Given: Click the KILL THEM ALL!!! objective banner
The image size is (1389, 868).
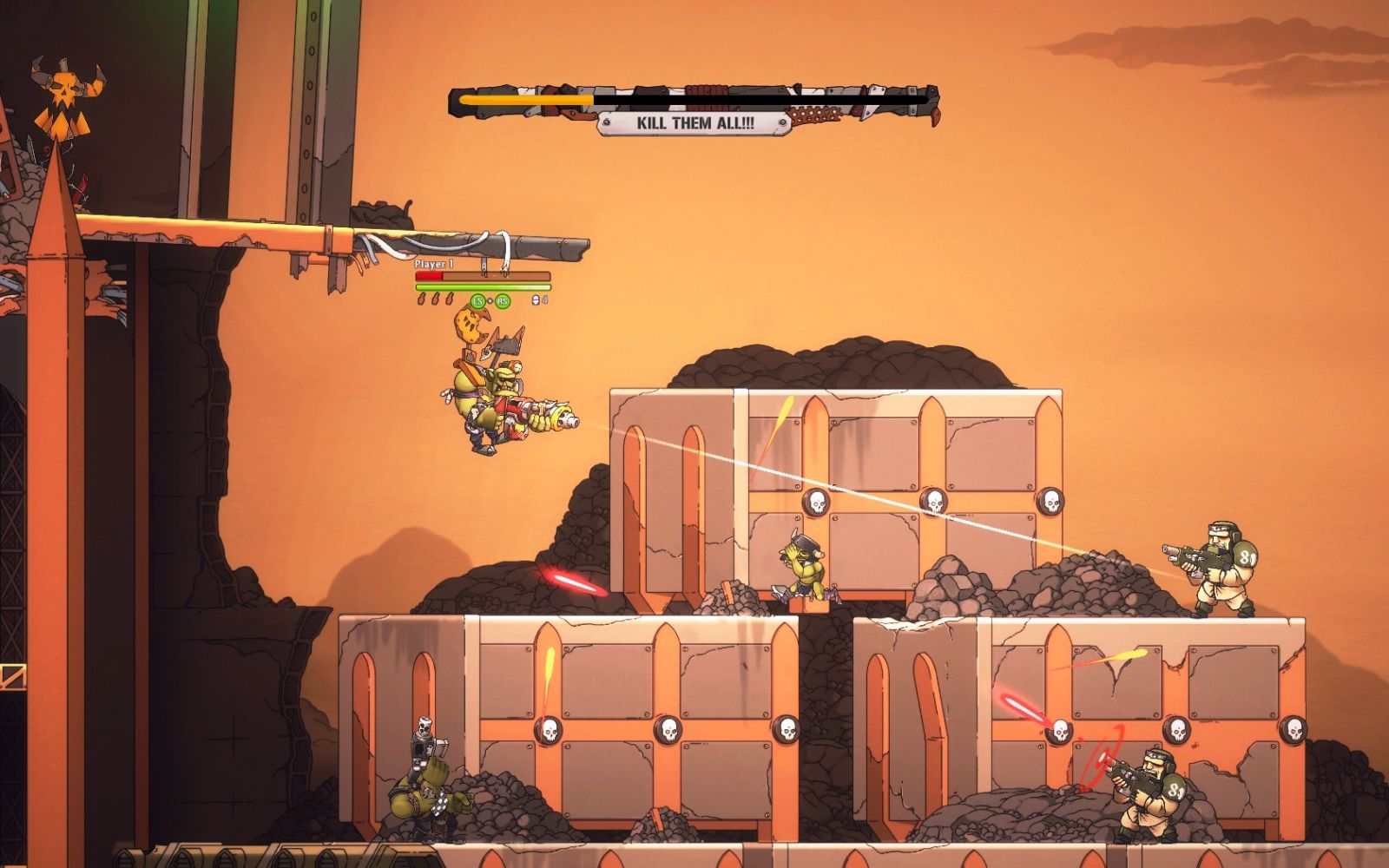Looking at the screenshot, I should pyautogui.click(x=694, y=123).
